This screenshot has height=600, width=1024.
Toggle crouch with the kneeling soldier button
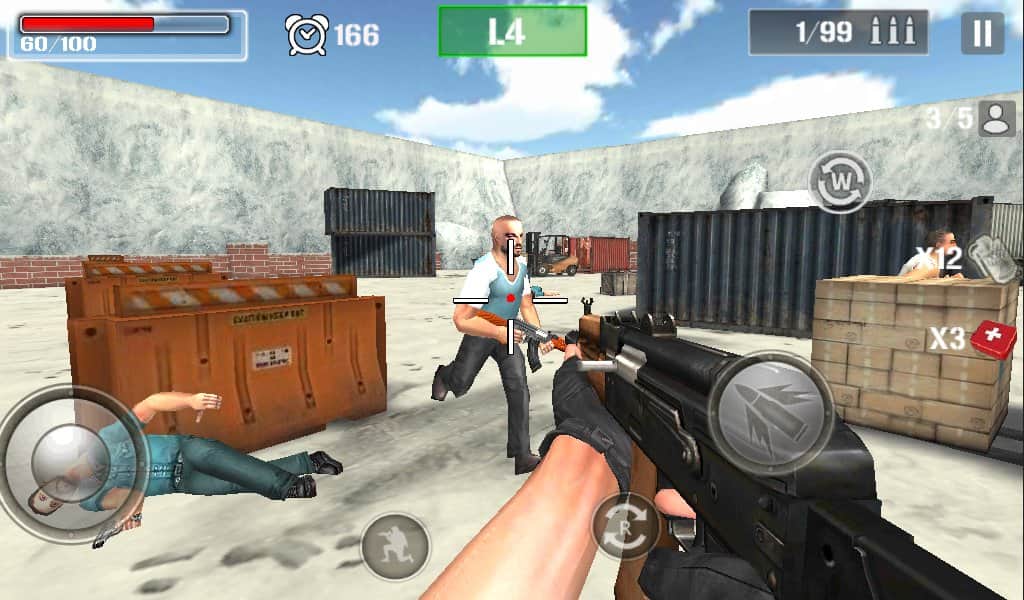click(x=394, y=546)
